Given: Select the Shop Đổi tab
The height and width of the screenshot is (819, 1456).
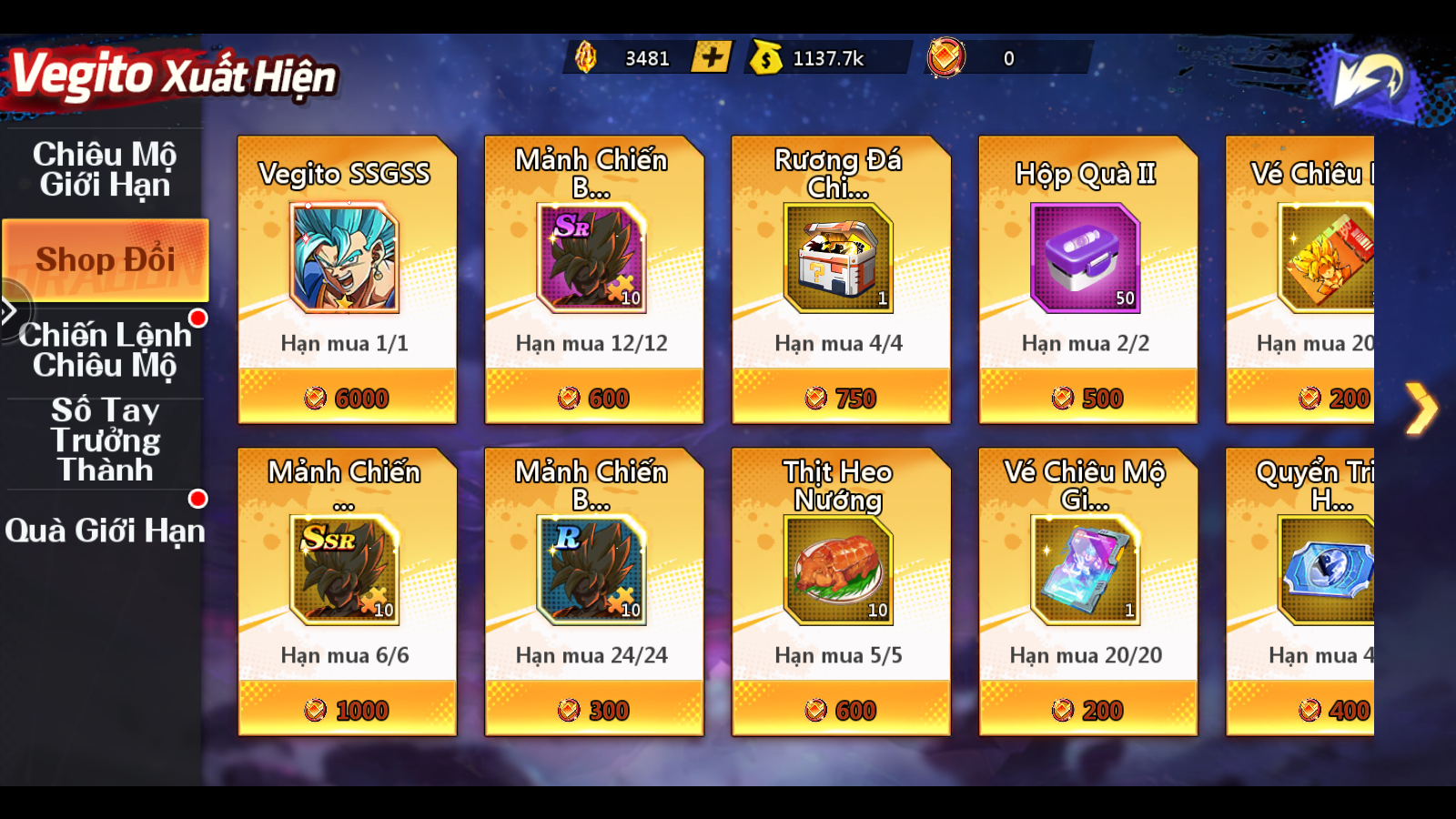Looking at the screenshot, I should click(106, 260).
